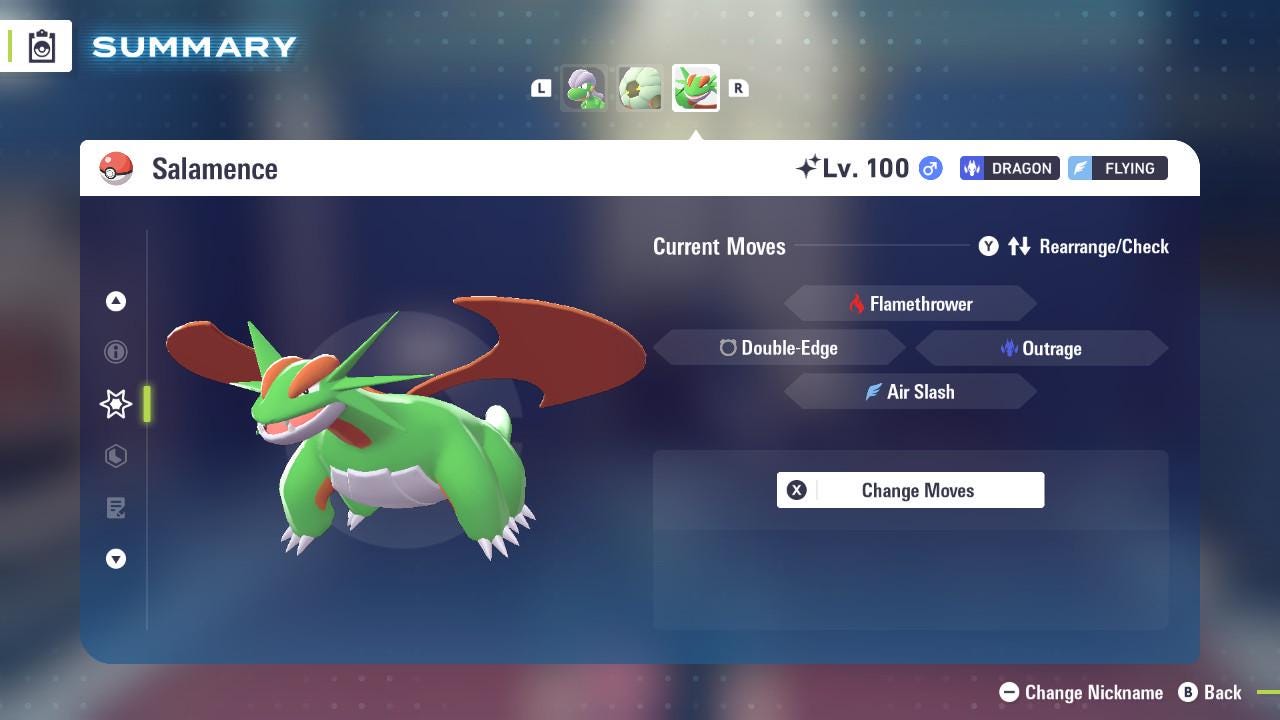This screenshot has height=720, width=1280.
Task: Select the info page icon in the sidebar
Action: pyautogui.click(x=116, y=352)
